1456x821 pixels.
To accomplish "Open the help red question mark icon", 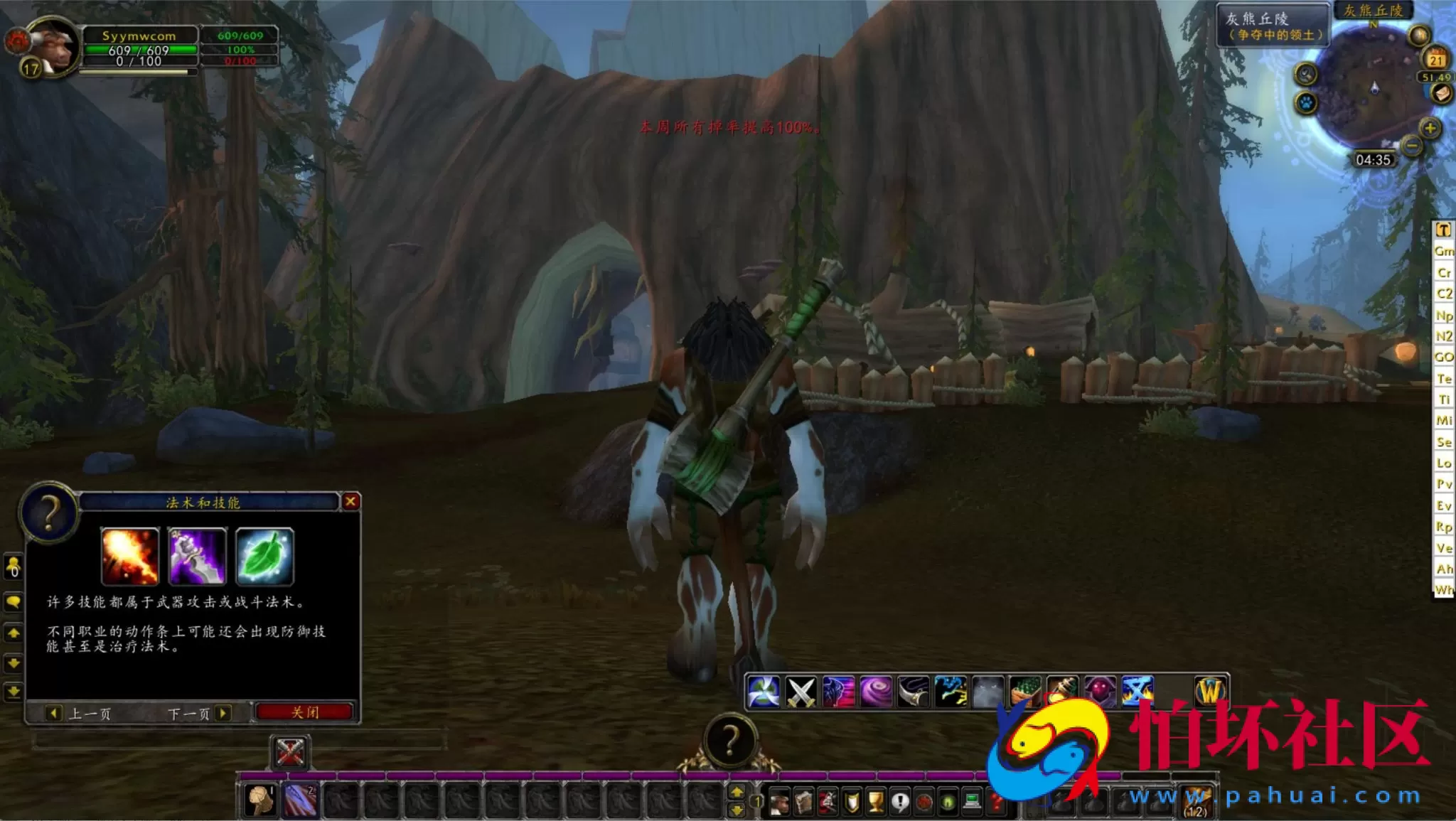I will coord(996,802).
